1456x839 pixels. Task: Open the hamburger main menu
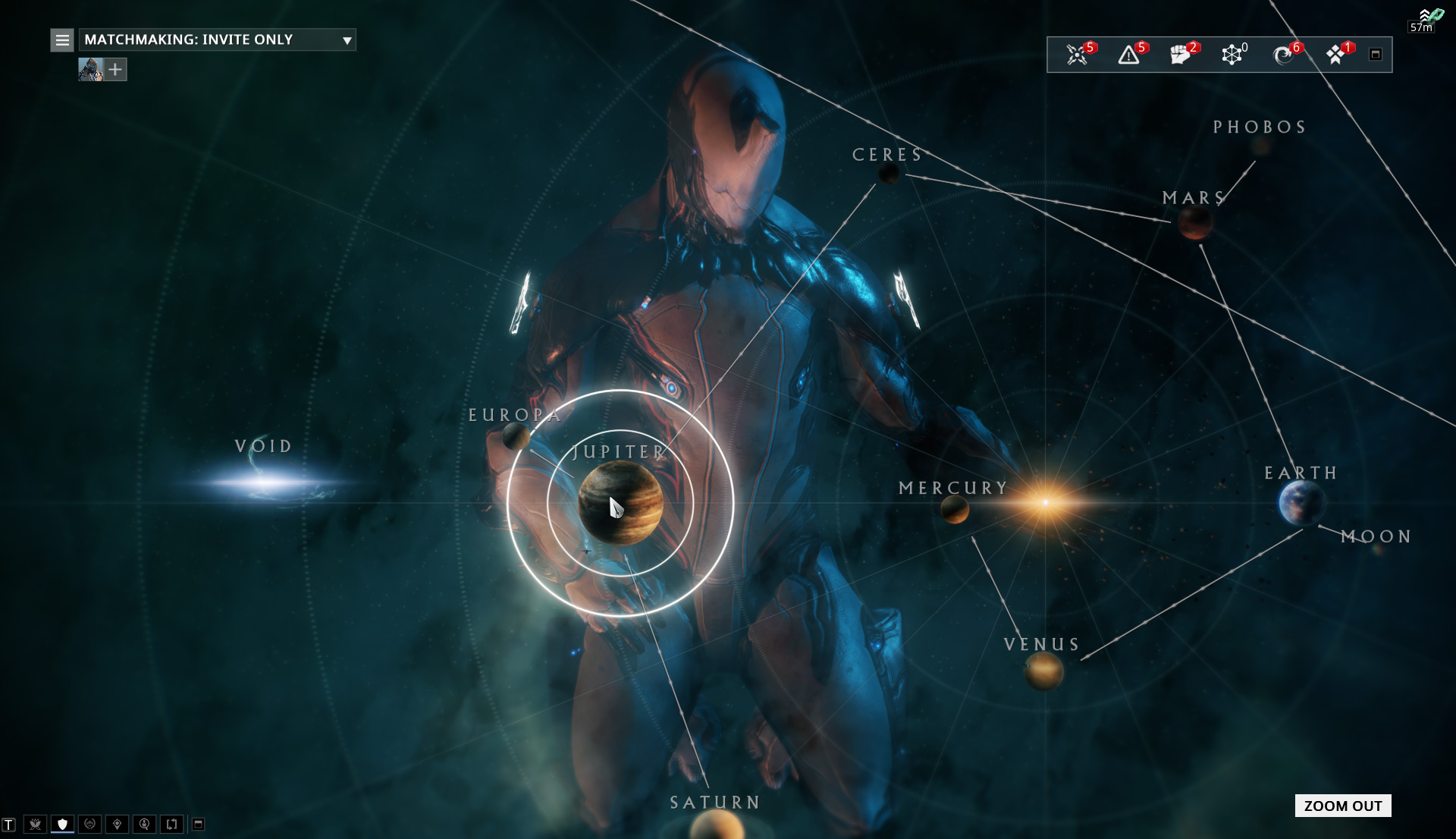coord(62,39)
